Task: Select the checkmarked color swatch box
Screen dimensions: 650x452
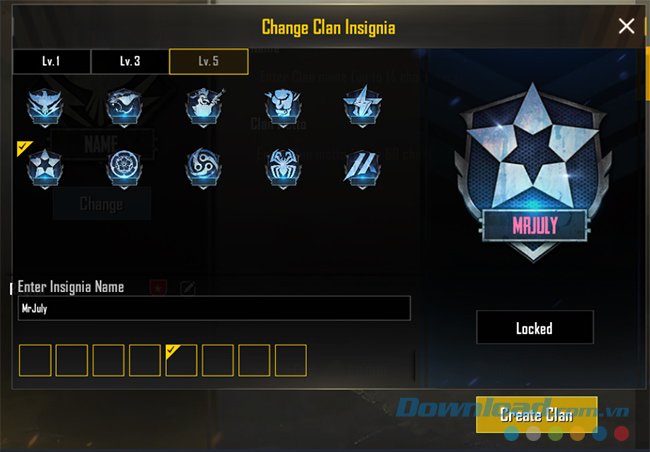Action: [181, 360]
